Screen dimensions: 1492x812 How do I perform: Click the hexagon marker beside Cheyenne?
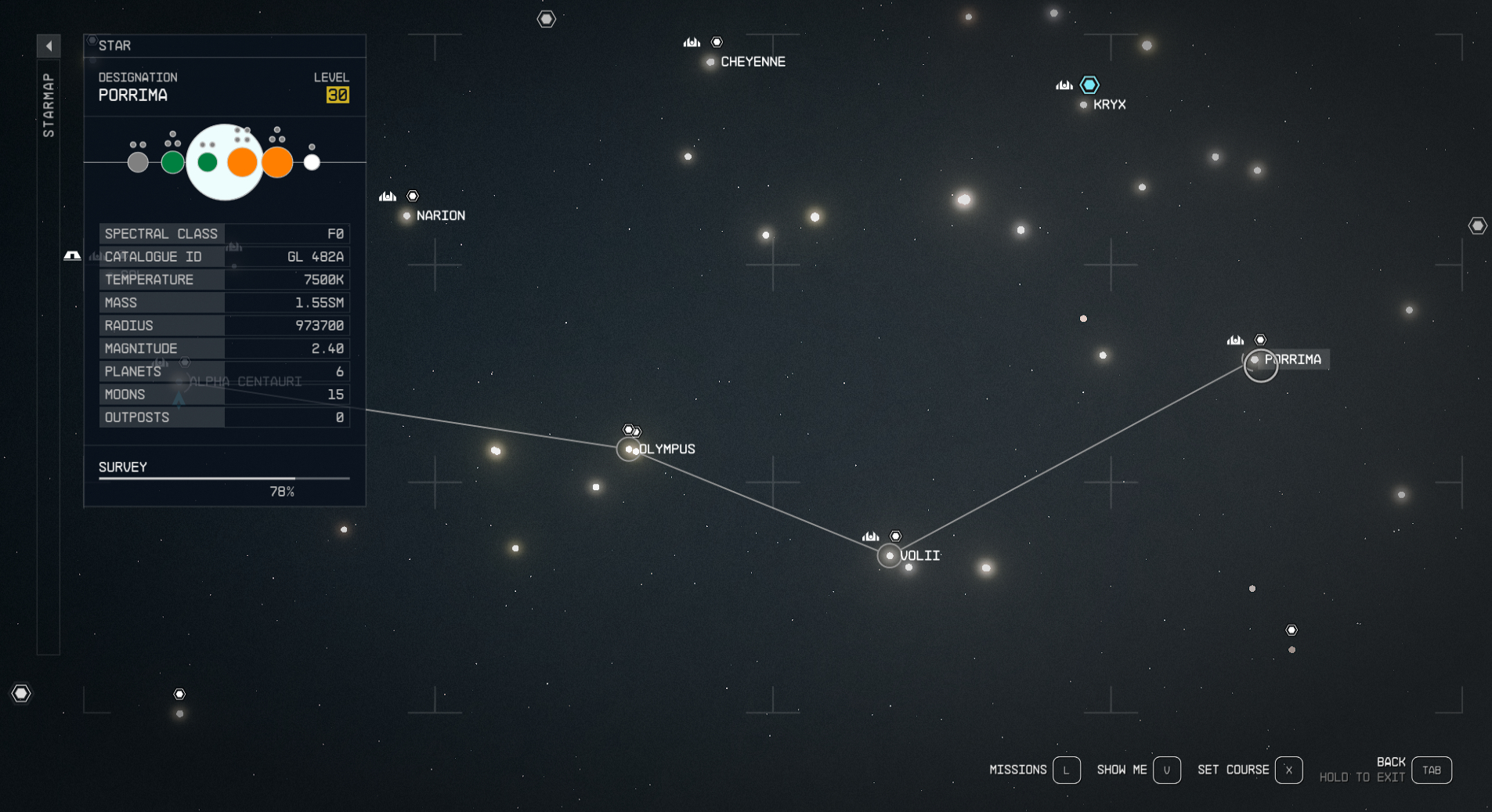717,41
